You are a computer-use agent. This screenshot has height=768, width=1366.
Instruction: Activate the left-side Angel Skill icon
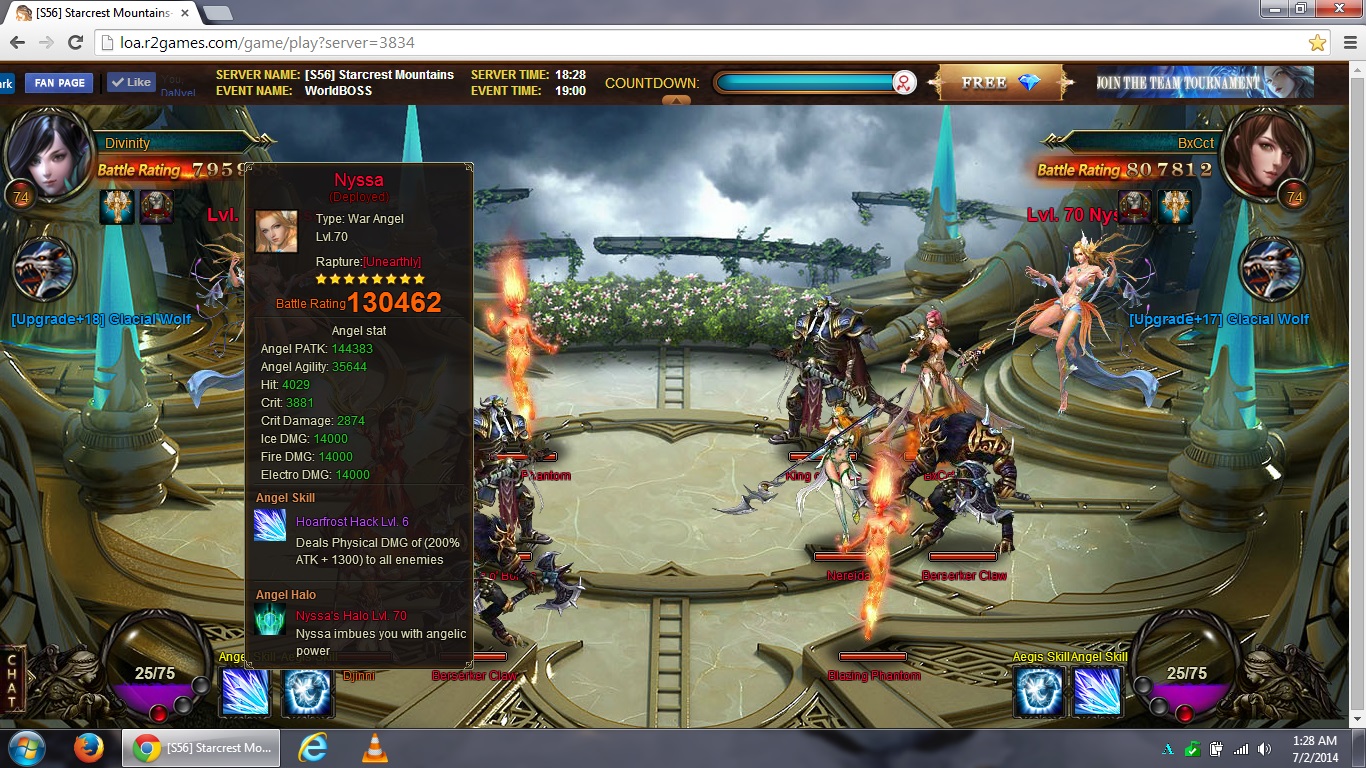click(x=245, y=692)
